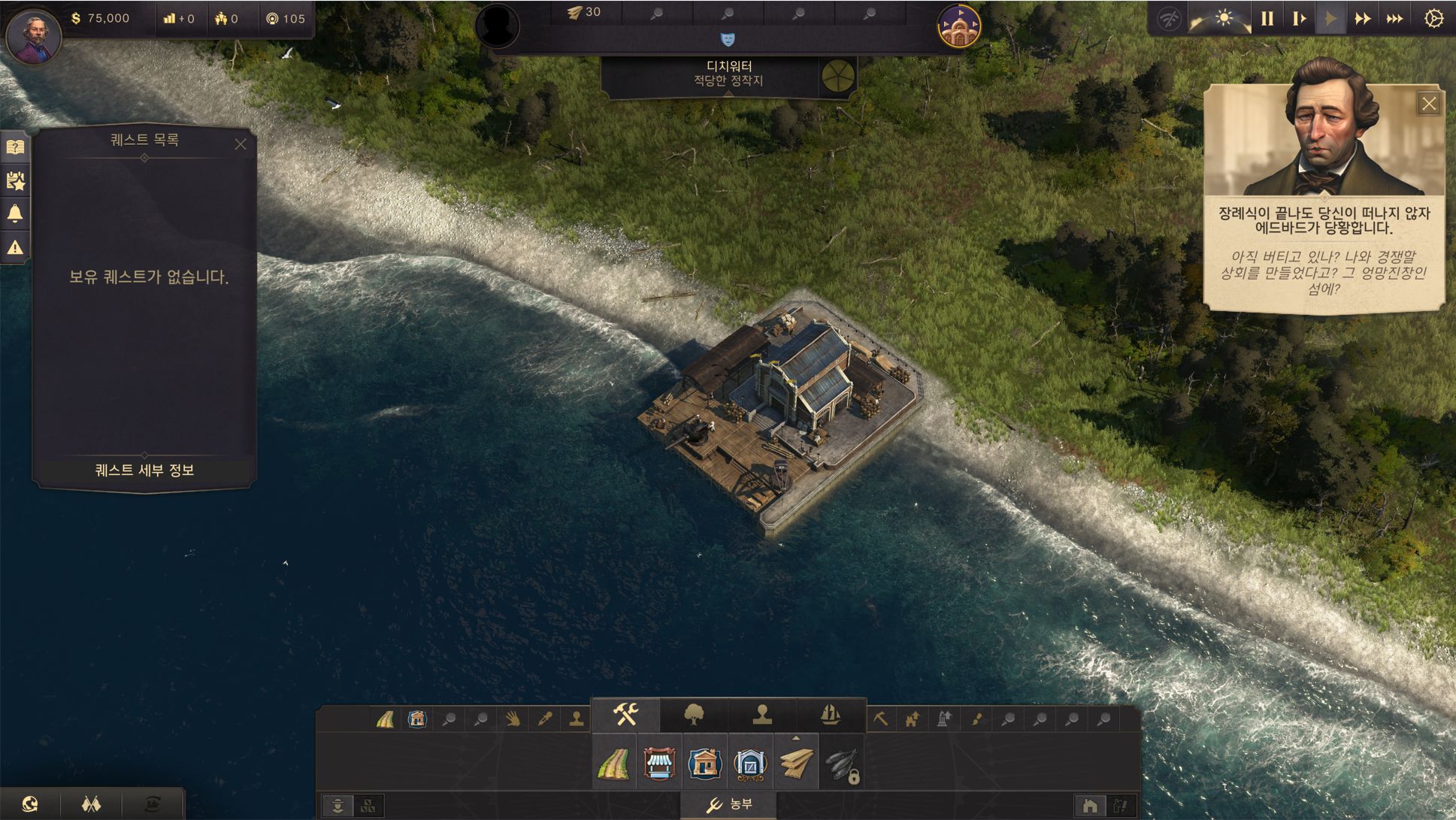Switch to the tree category tab
1456x820 pixels.
pyautogui.click(x=694, y=715)
